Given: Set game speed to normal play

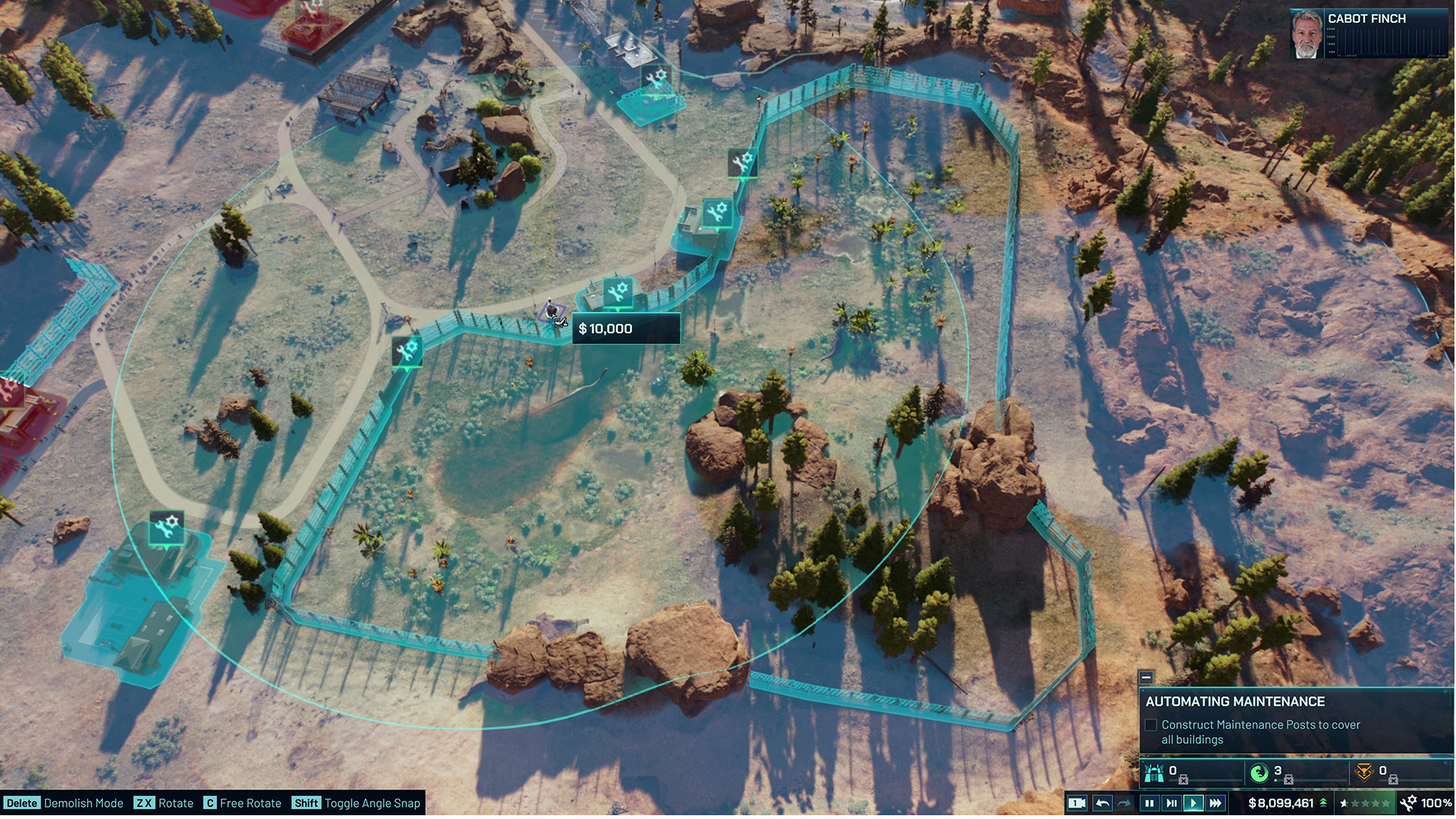Looking at the screenshot, I should [x=1194, y=803].
